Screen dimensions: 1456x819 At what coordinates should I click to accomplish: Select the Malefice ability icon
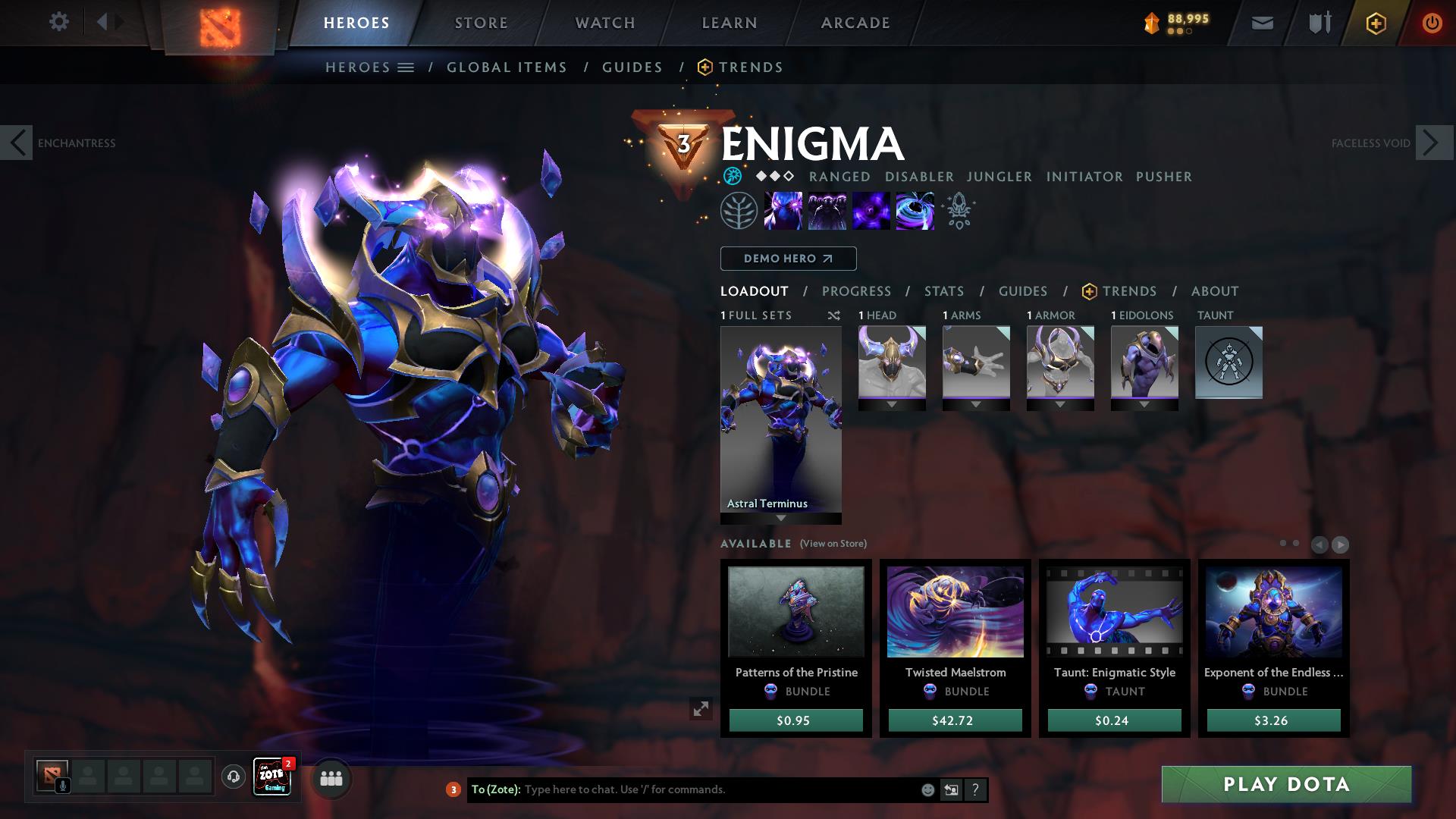click(784, 211)
